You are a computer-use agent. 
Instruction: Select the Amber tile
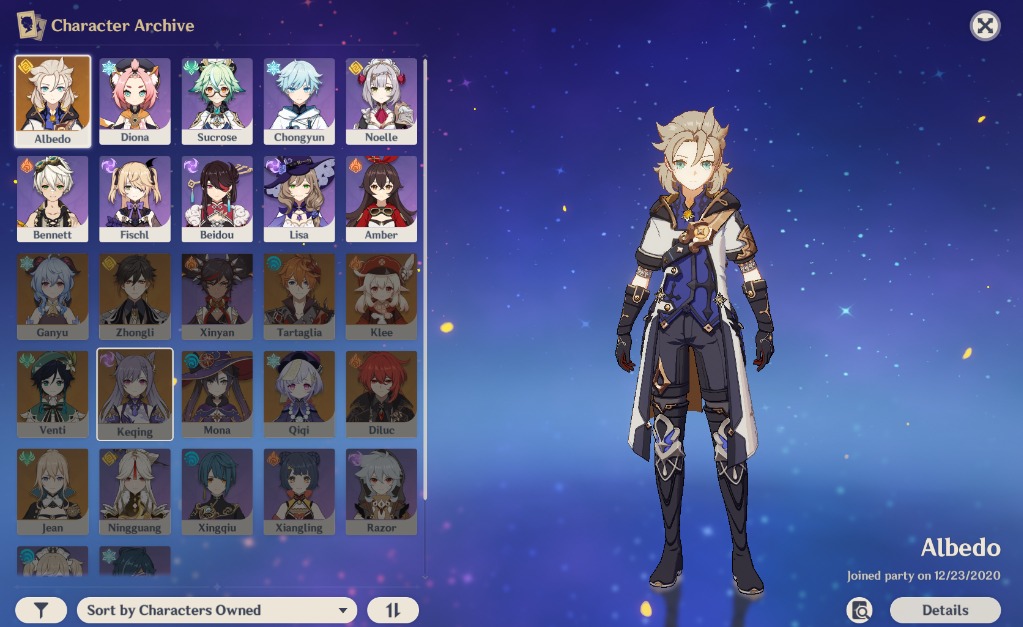pyautogui.click(x=381, y=198)
